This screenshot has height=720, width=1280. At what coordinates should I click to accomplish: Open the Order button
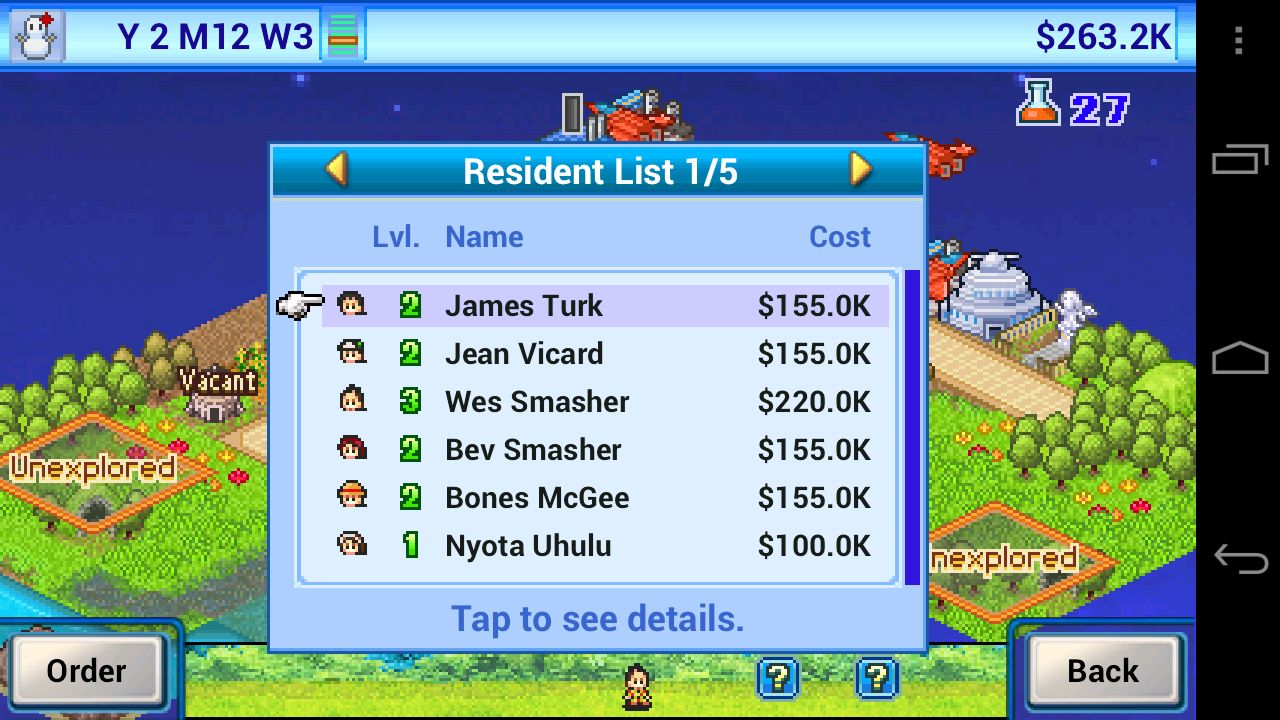coord(86,671)
